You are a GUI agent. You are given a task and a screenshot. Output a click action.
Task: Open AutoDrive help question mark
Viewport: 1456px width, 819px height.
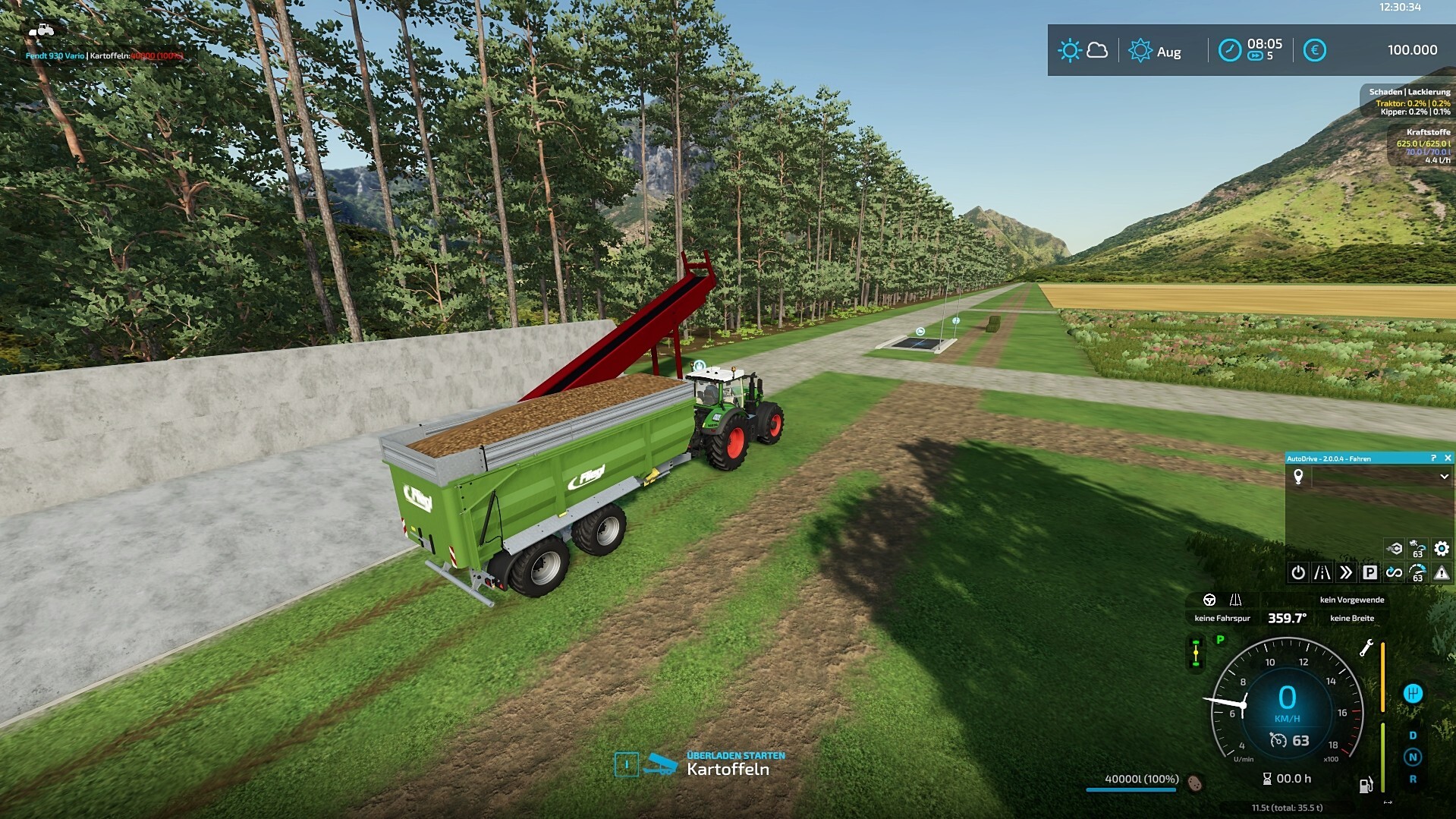pos(1433,458)
